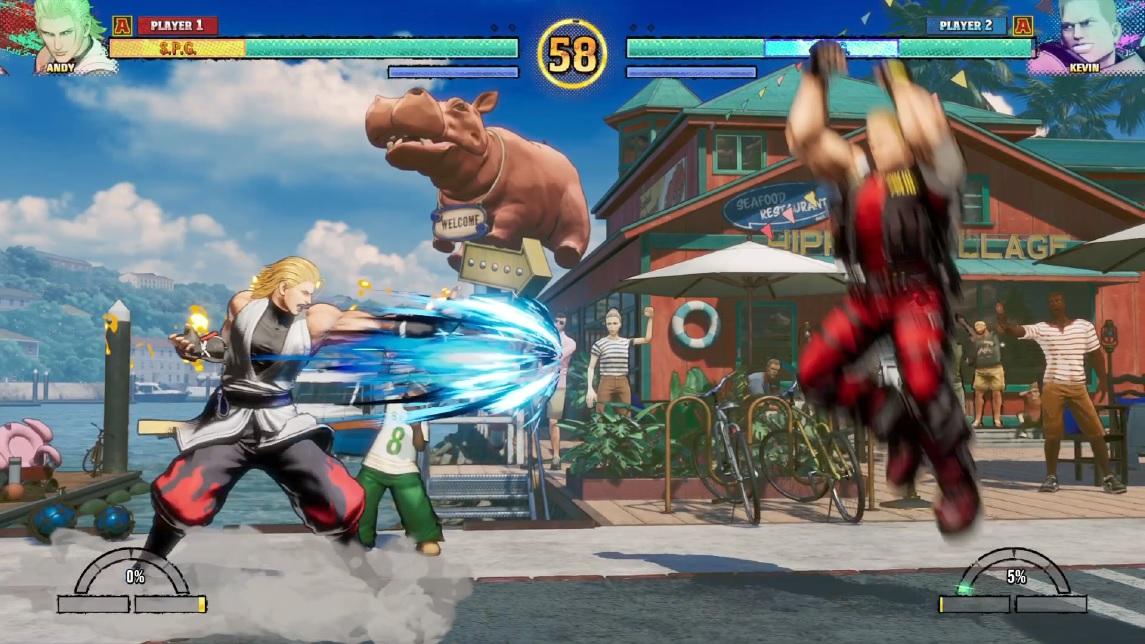Click Andy's character portrait
Viewport: 1145px width, 644px height.
pyautogui.click(x=70, y=34)
